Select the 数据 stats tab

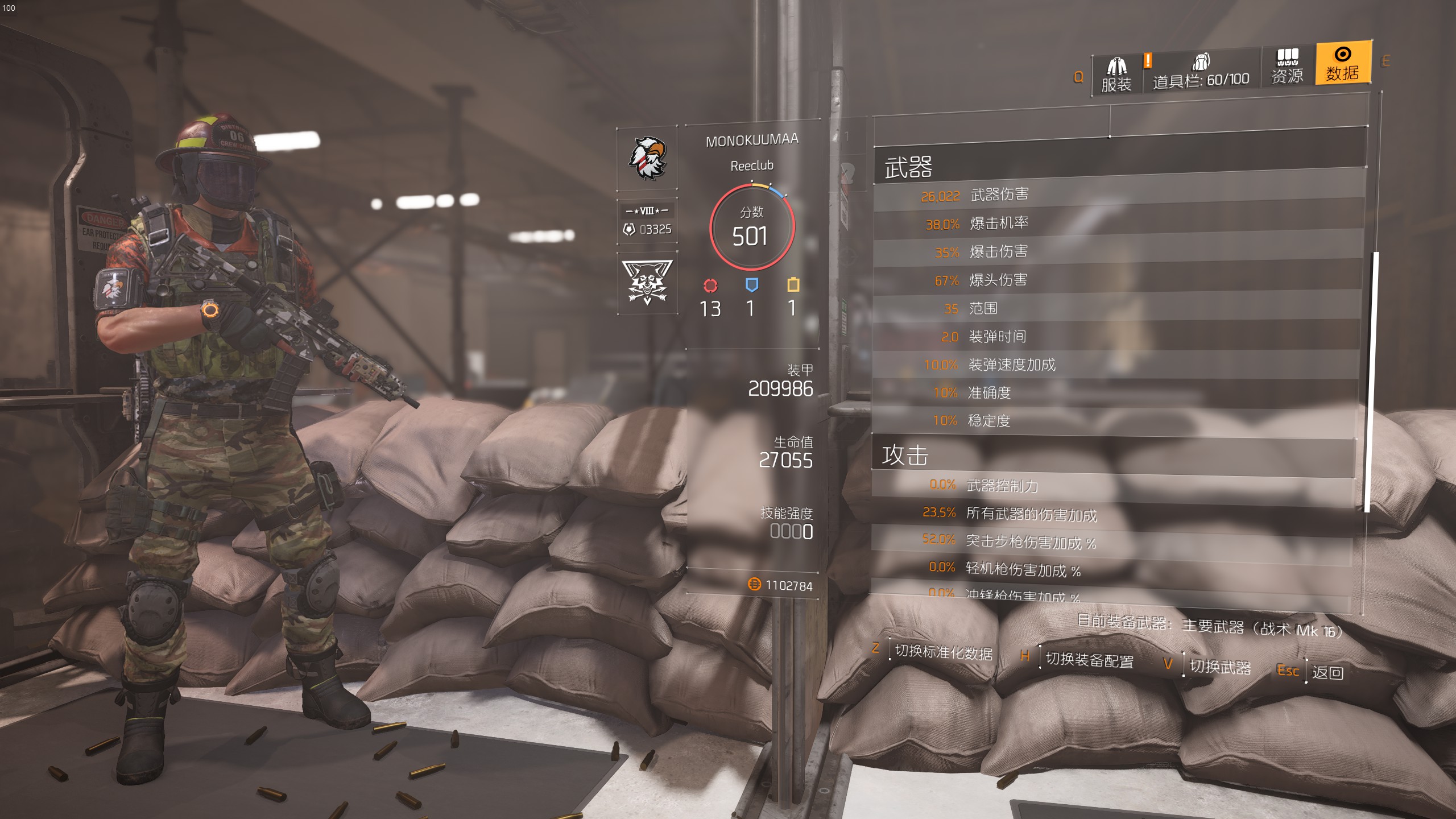(x=1342, y=64)
